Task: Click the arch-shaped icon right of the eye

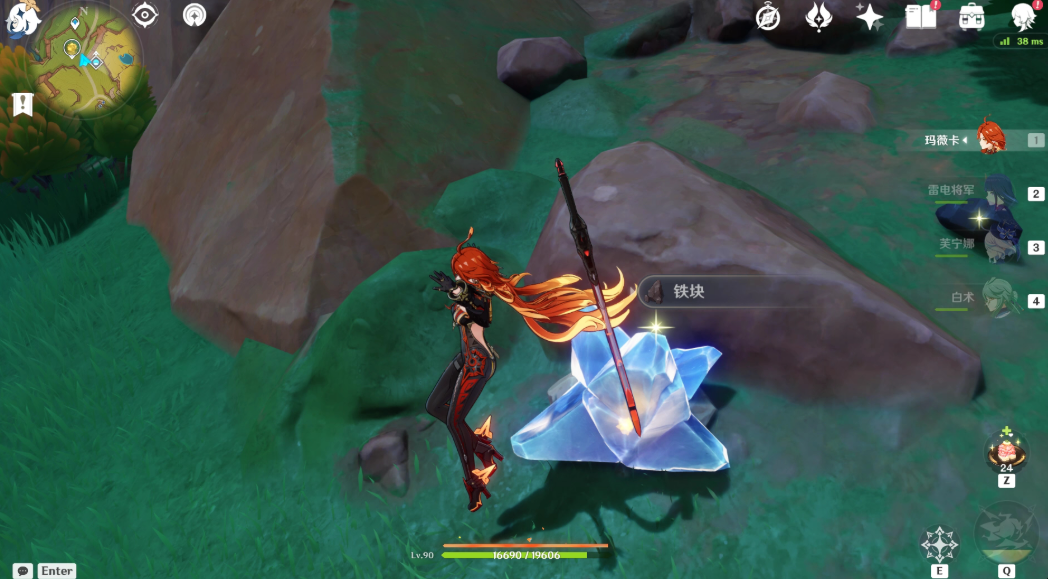Action: pos(195,15)
